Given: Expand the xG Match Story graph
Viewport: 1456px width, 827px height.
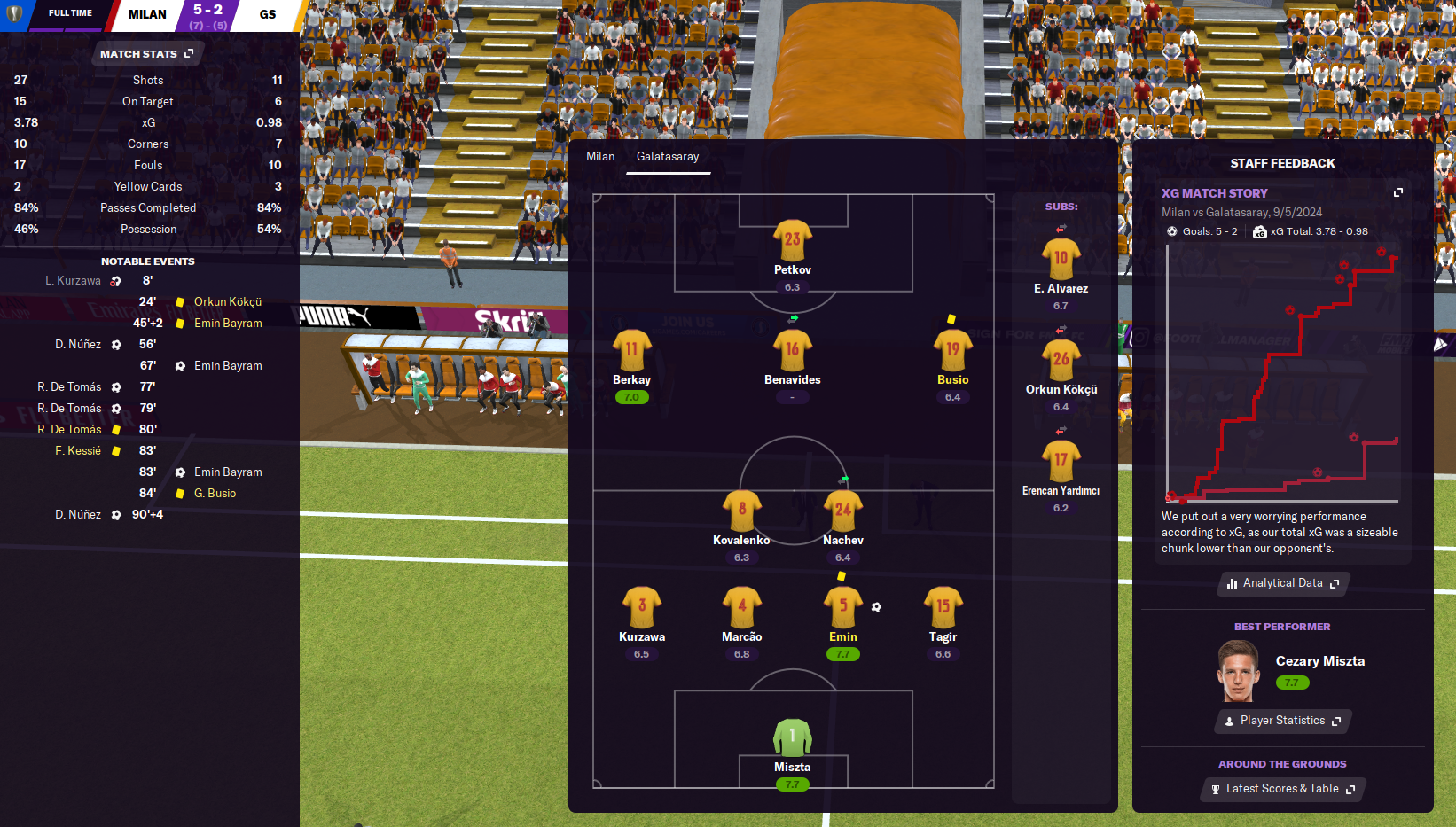Looking at the screenshot, I should (1398, 192).
